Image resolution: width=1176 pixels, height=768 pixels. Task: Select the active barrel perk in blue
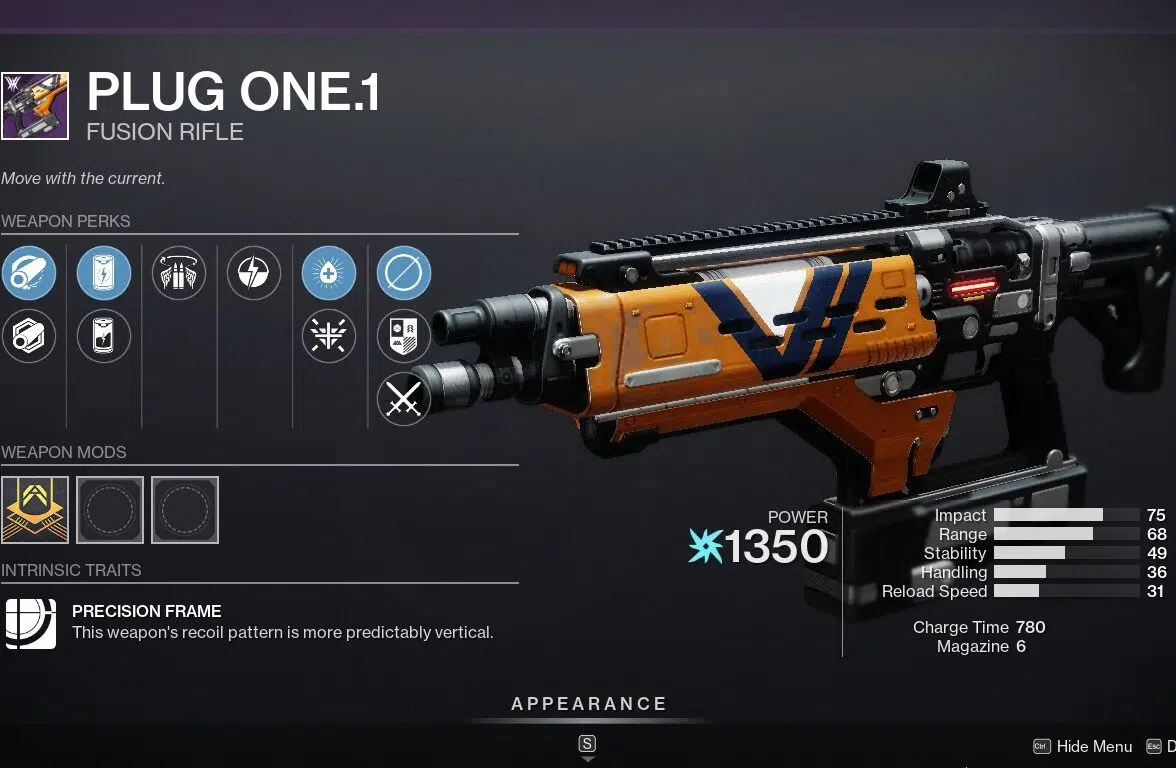pos(29,273)
